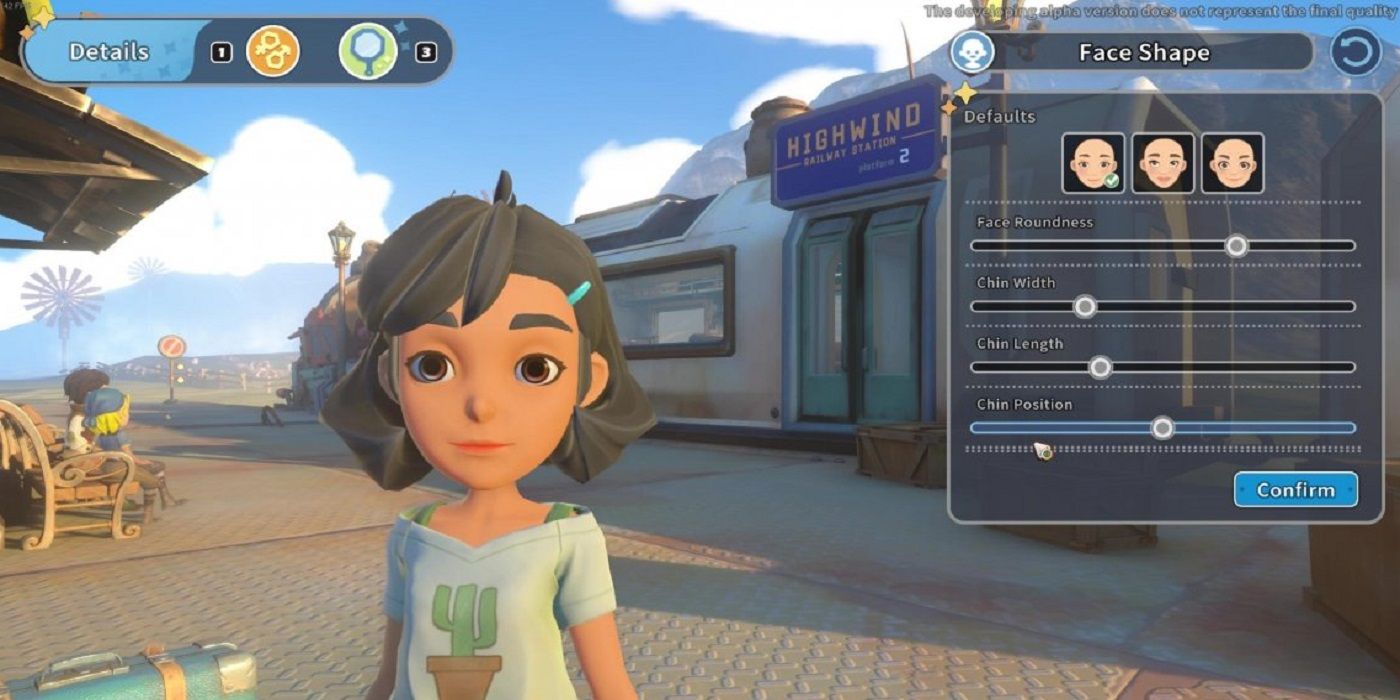Screen dimensions: 1400x700
Task: Select the first default face preset
Action: (1093, 163)
